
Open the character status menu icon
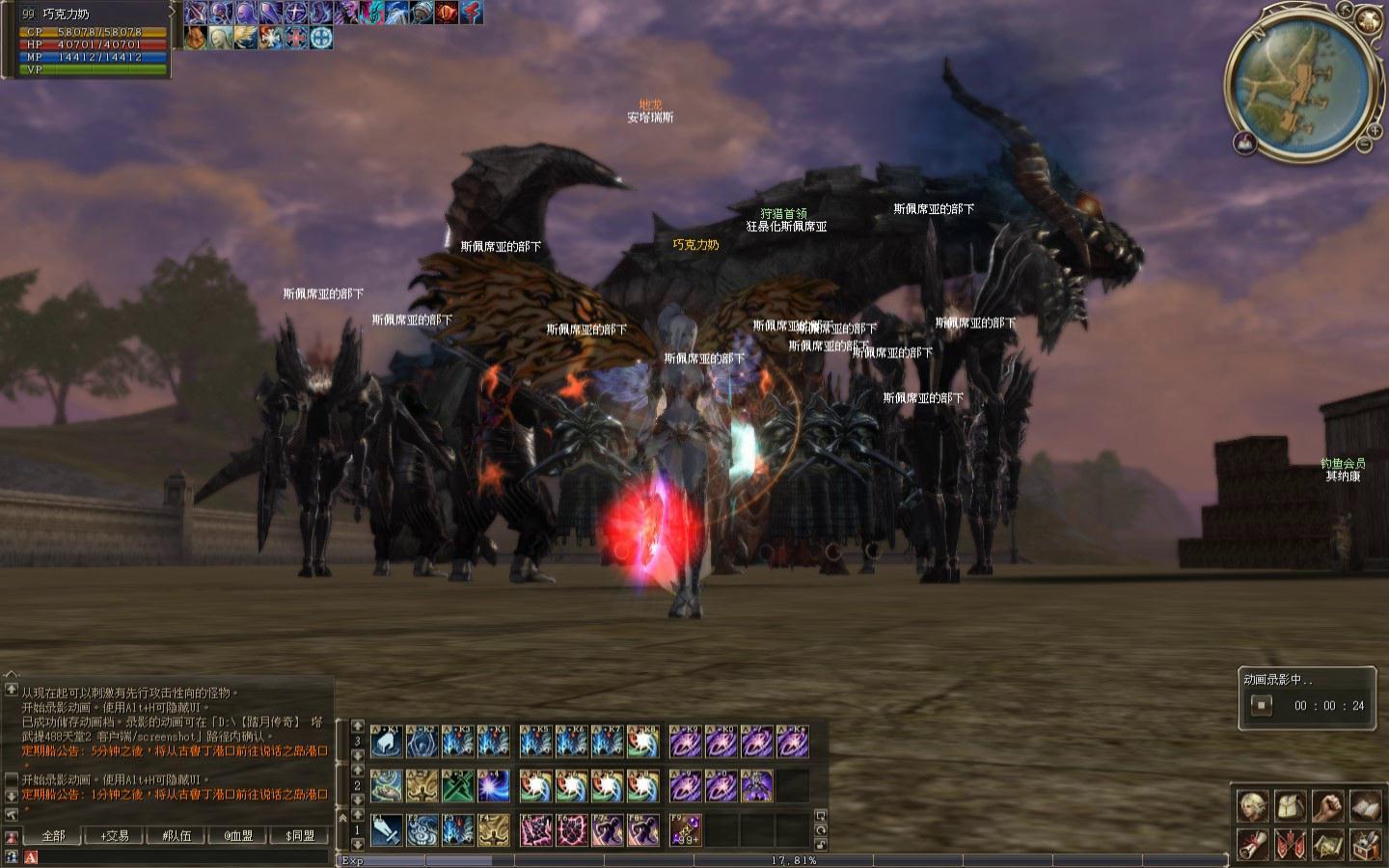pos(1252,806)
